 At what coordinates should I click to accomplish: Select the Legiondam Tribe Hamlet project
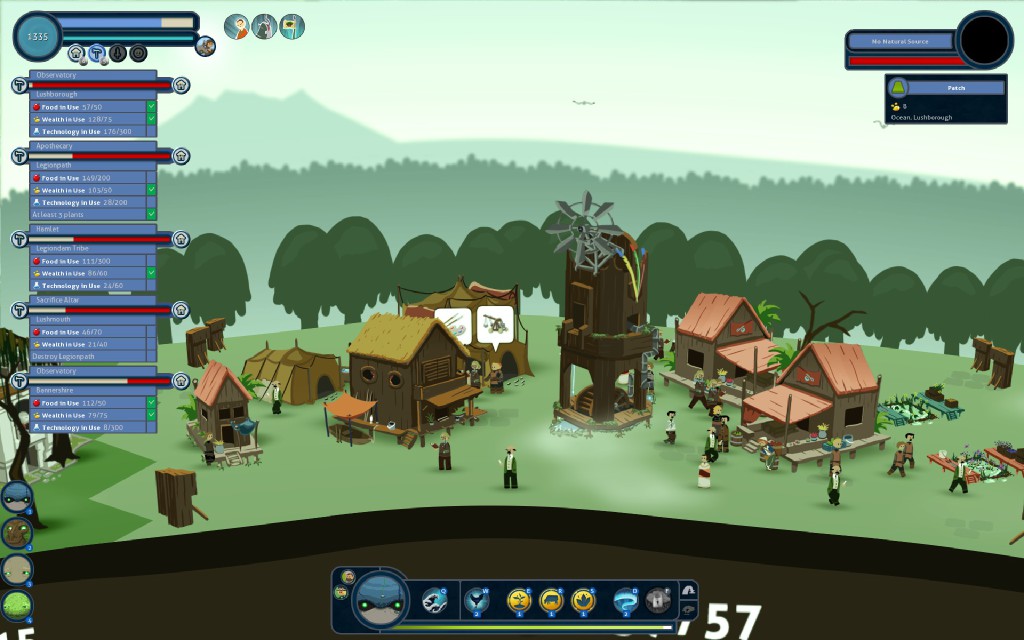coord(95,229)
